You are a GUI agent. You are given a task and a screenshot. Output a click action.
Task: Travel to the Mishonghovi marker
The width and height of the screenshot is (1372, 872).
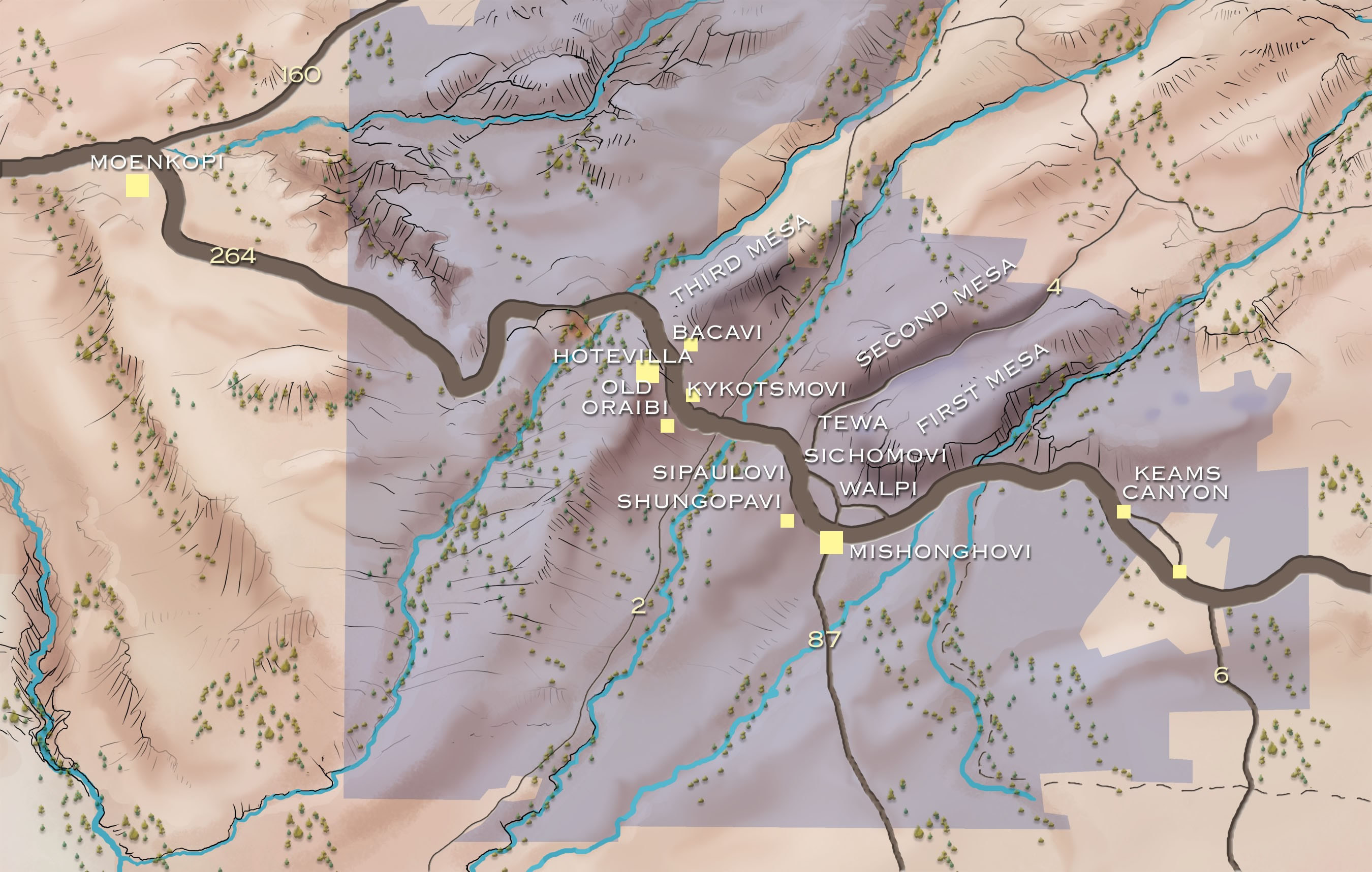click(x=831, y=542)
